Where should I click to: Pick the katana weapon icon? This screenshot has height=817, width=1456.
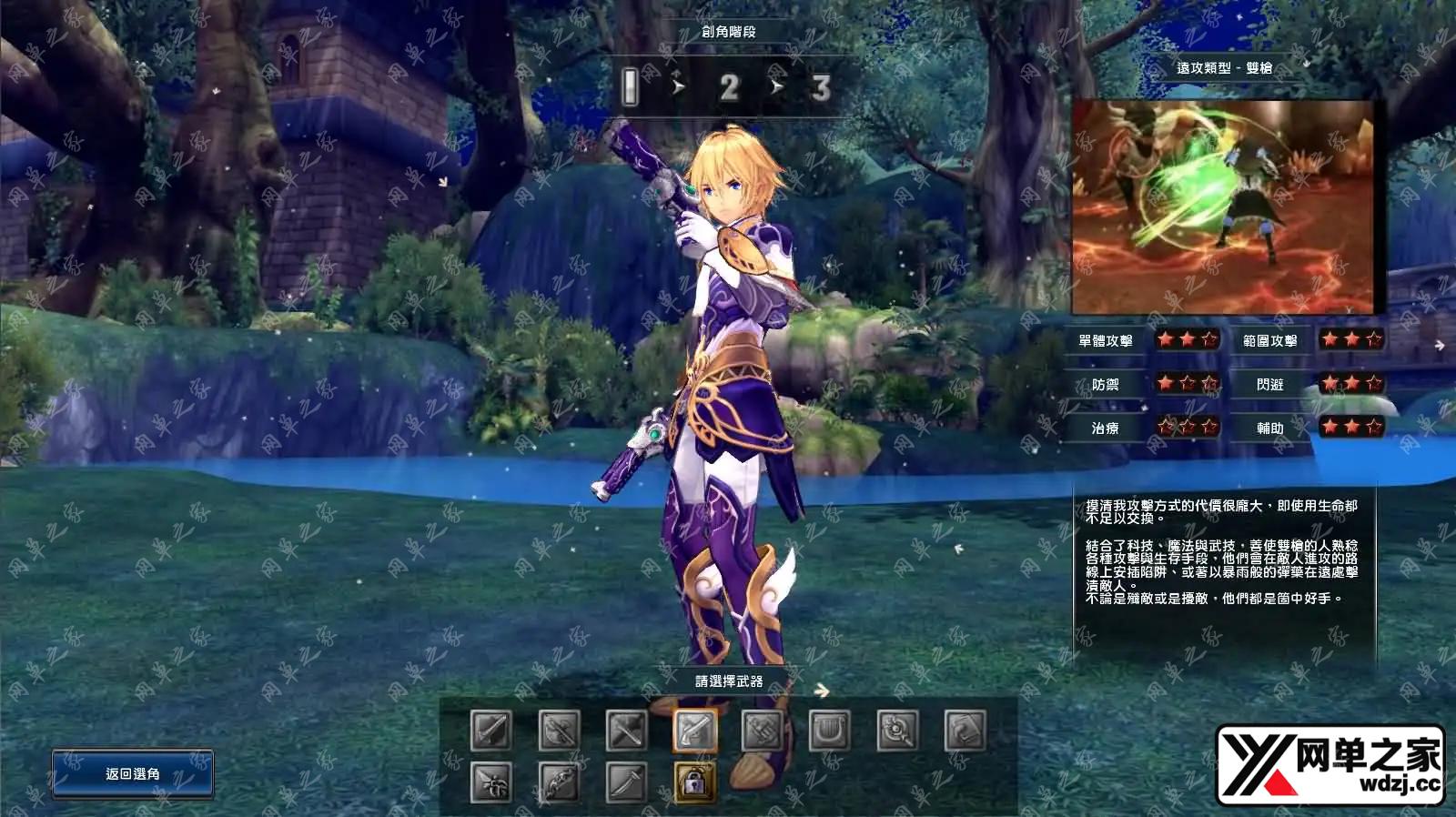click(x=627, y=782)
